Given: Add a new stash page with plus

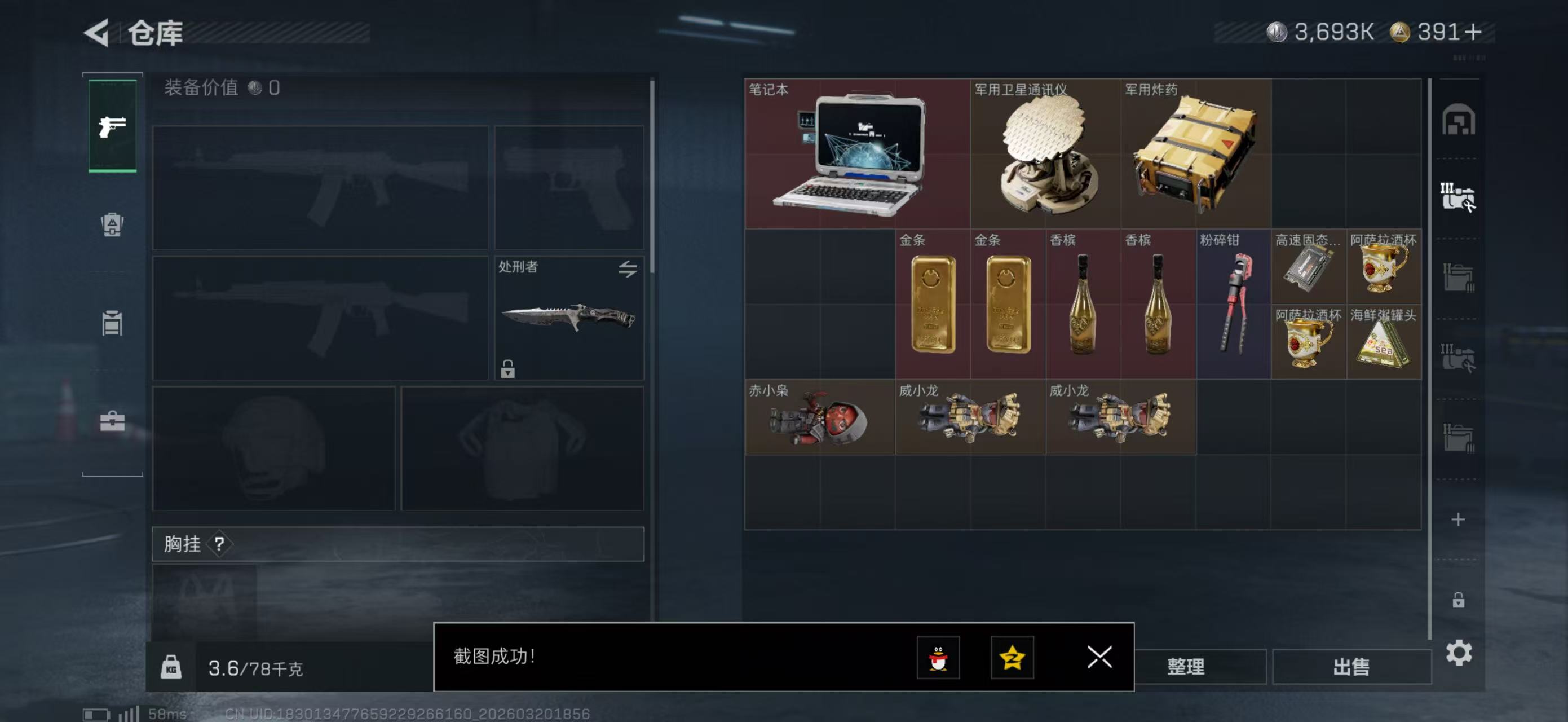Looking at the screenshot, I should pyautogui.click(x=1458, y=520).
